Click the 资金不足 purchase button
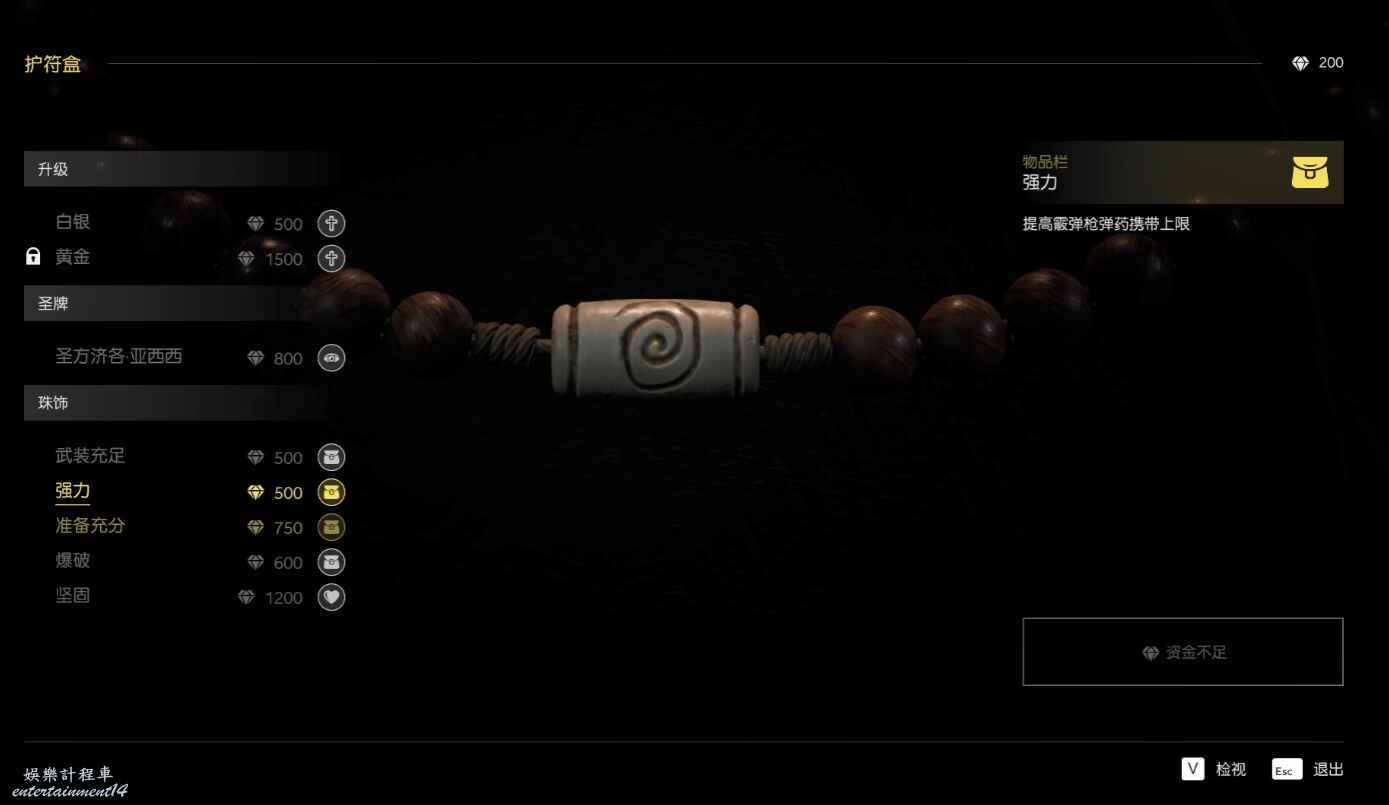Viewport: 1389px width, 805px height. click(1182, 652)
